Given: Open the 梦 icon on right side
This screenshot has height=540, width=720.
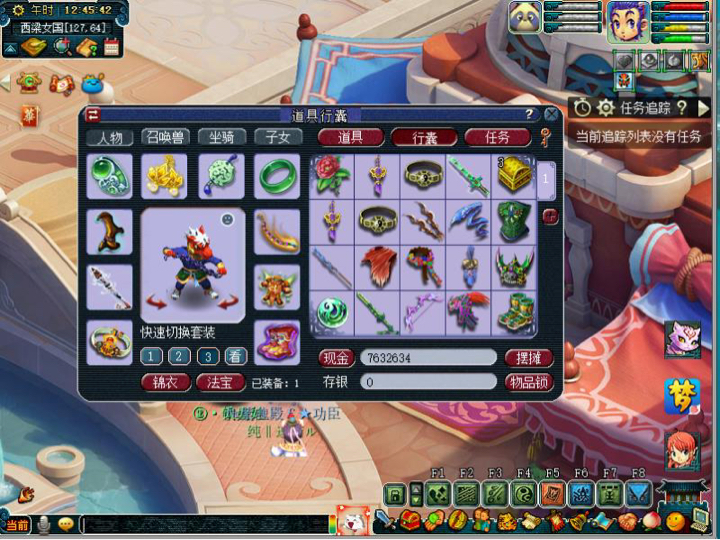Looking at the screenshot, I should pos(681,397).
